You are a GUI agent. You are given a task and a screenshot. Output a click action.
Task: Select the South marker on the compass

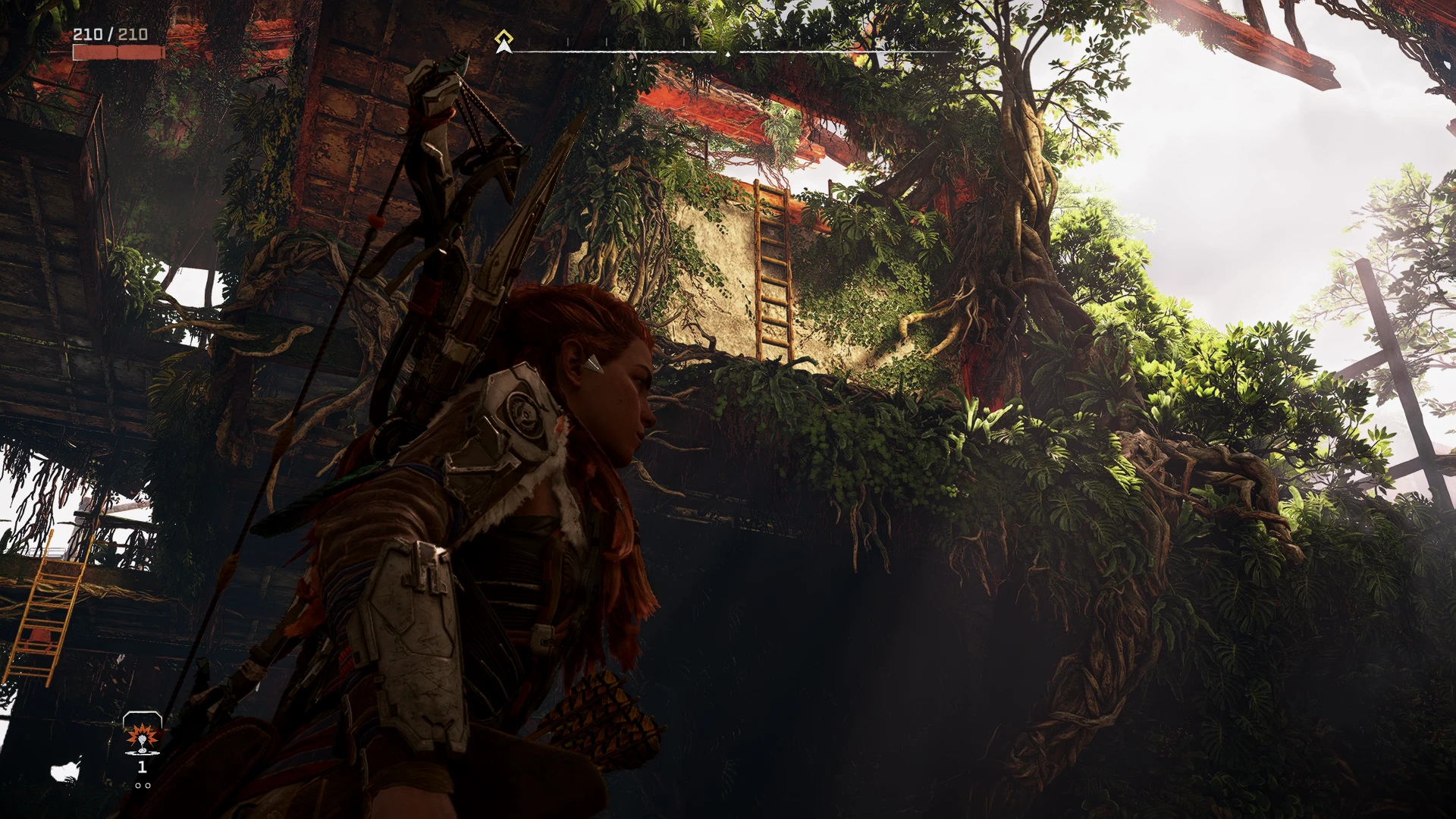pyautogui.click(x=878, y=42)
